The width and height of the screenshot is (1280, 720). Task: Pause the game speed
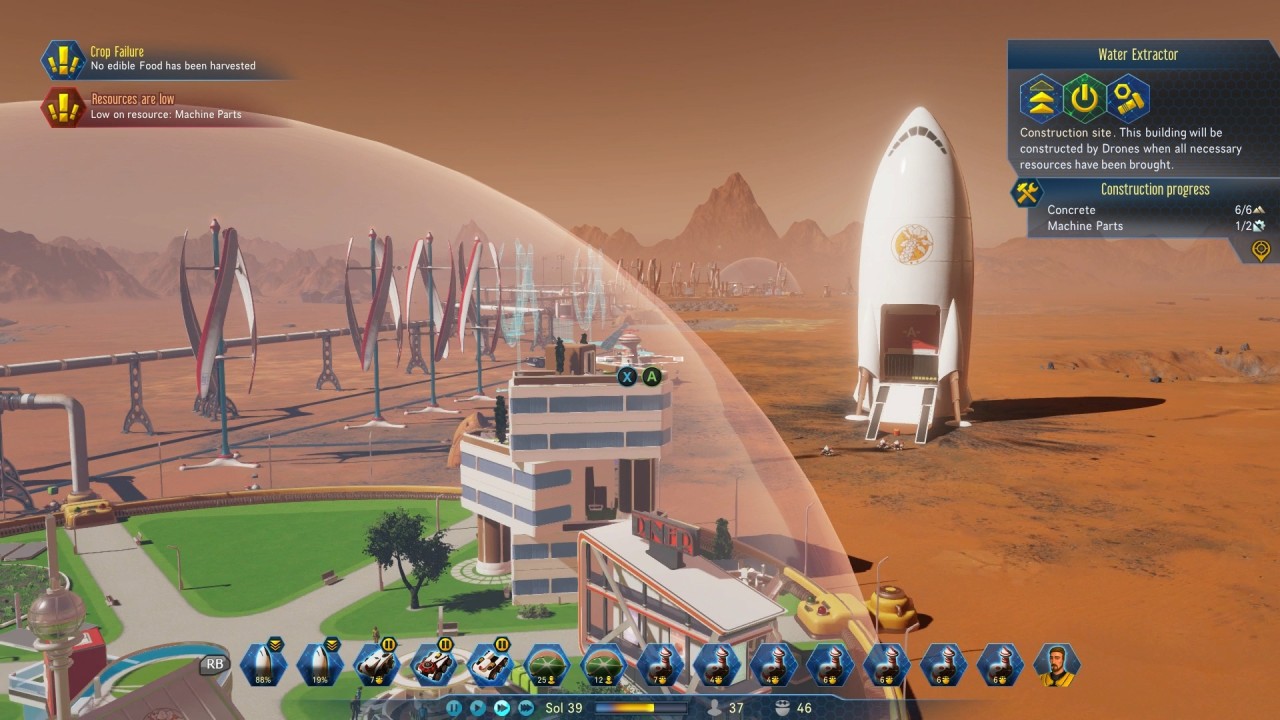click(454, 708)
